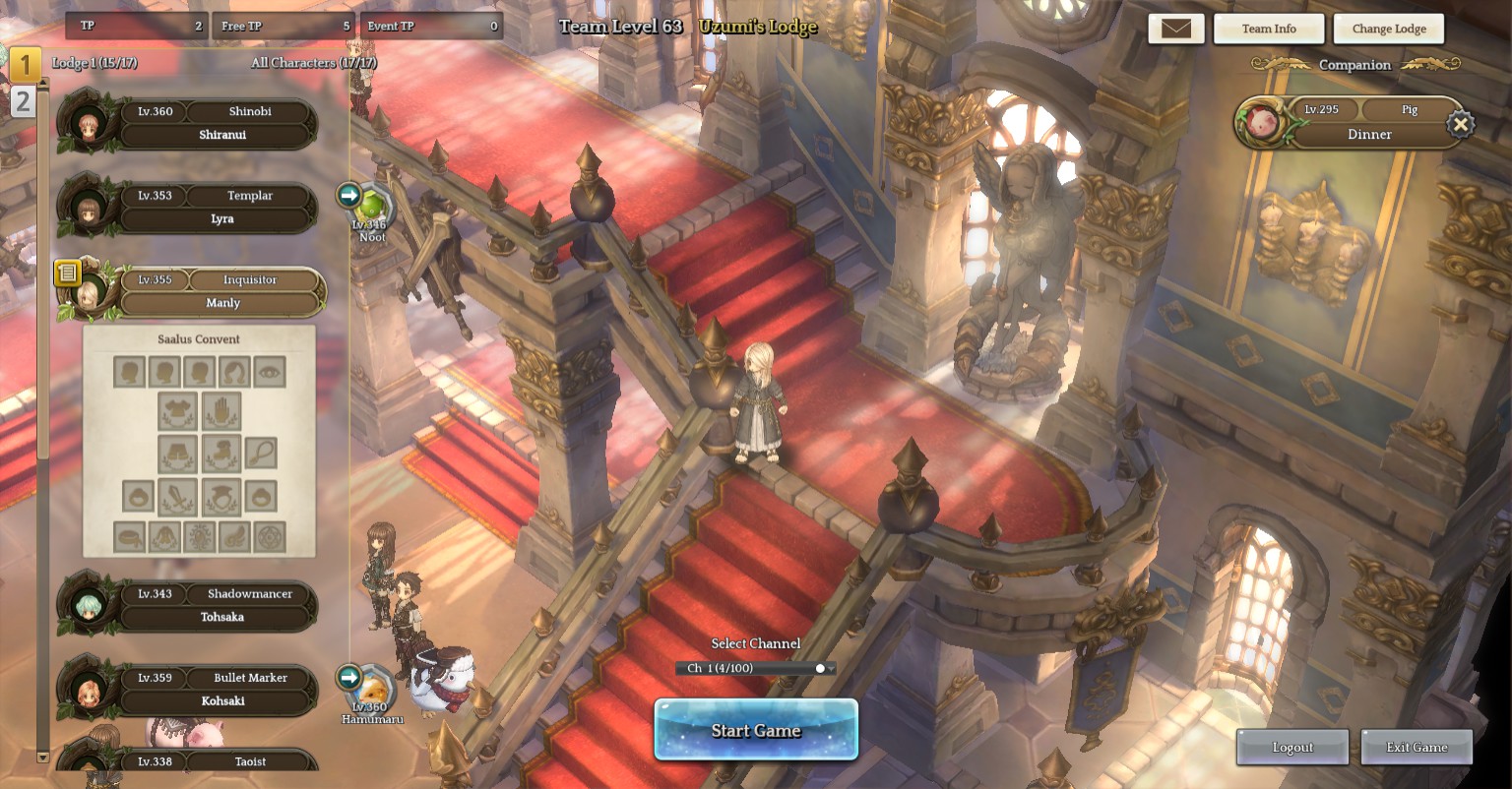Click the arrow beside companion Hamumaru
The width and height of the screenshot is (1512, 789).
click(348, 677)
